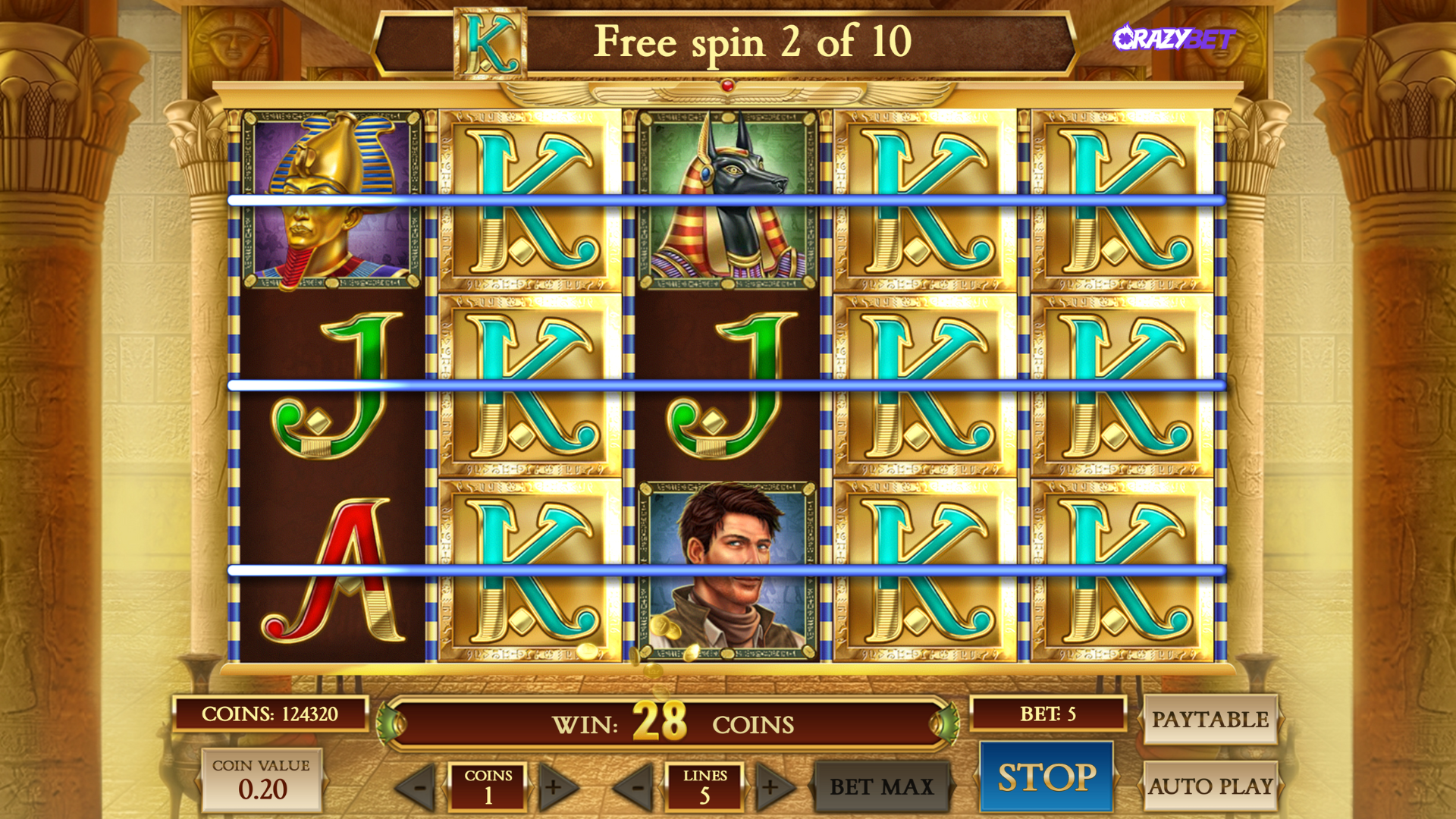This screenshot has width=1456, height=819.
Task: Raise the number of lines
Action: [x=773, y=787]
